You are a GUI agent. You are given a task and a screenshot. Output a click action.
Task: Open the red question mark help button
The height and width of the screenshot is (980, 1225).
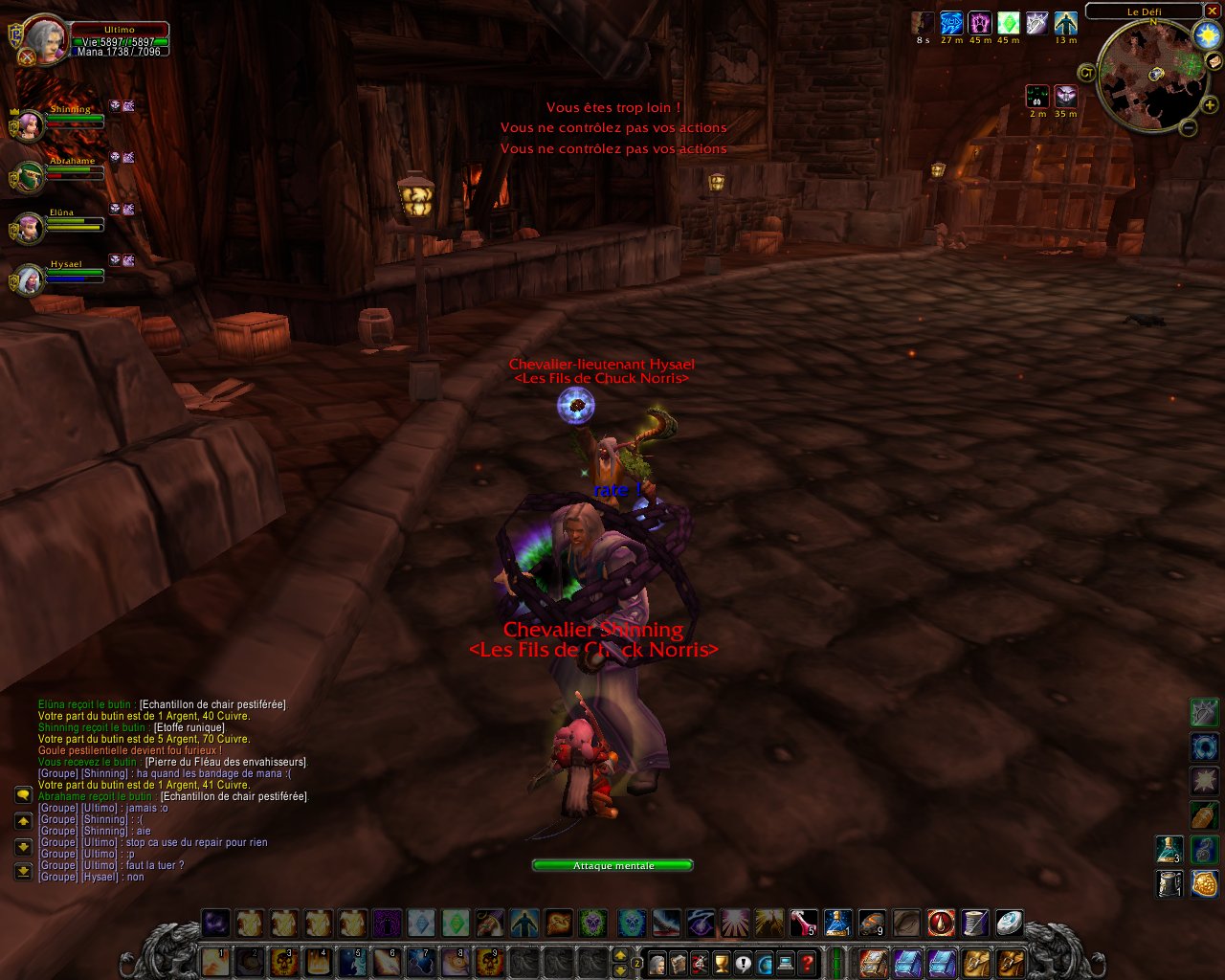808,963
